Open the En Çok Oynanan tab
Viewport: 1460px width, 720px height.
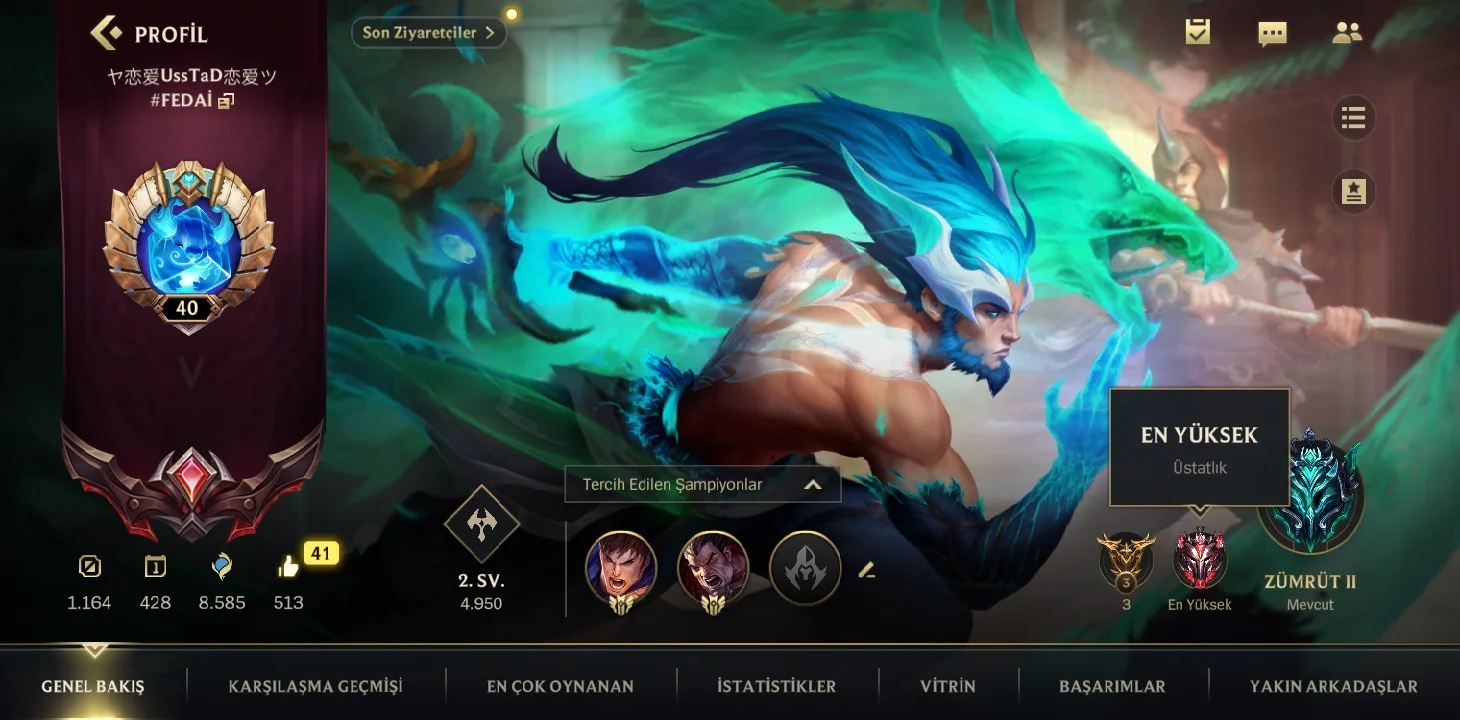click(560, 686)
